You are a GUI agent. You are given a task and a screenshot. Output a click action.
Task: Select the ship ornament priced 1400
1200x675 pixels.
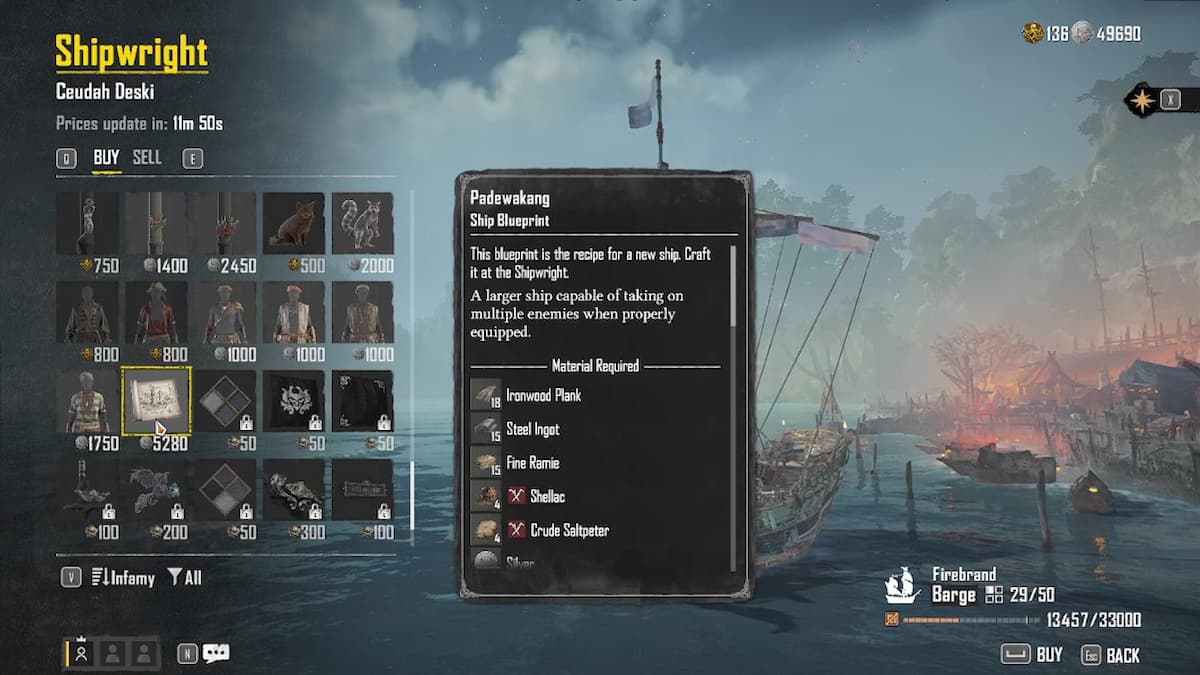tap(156, 224)
